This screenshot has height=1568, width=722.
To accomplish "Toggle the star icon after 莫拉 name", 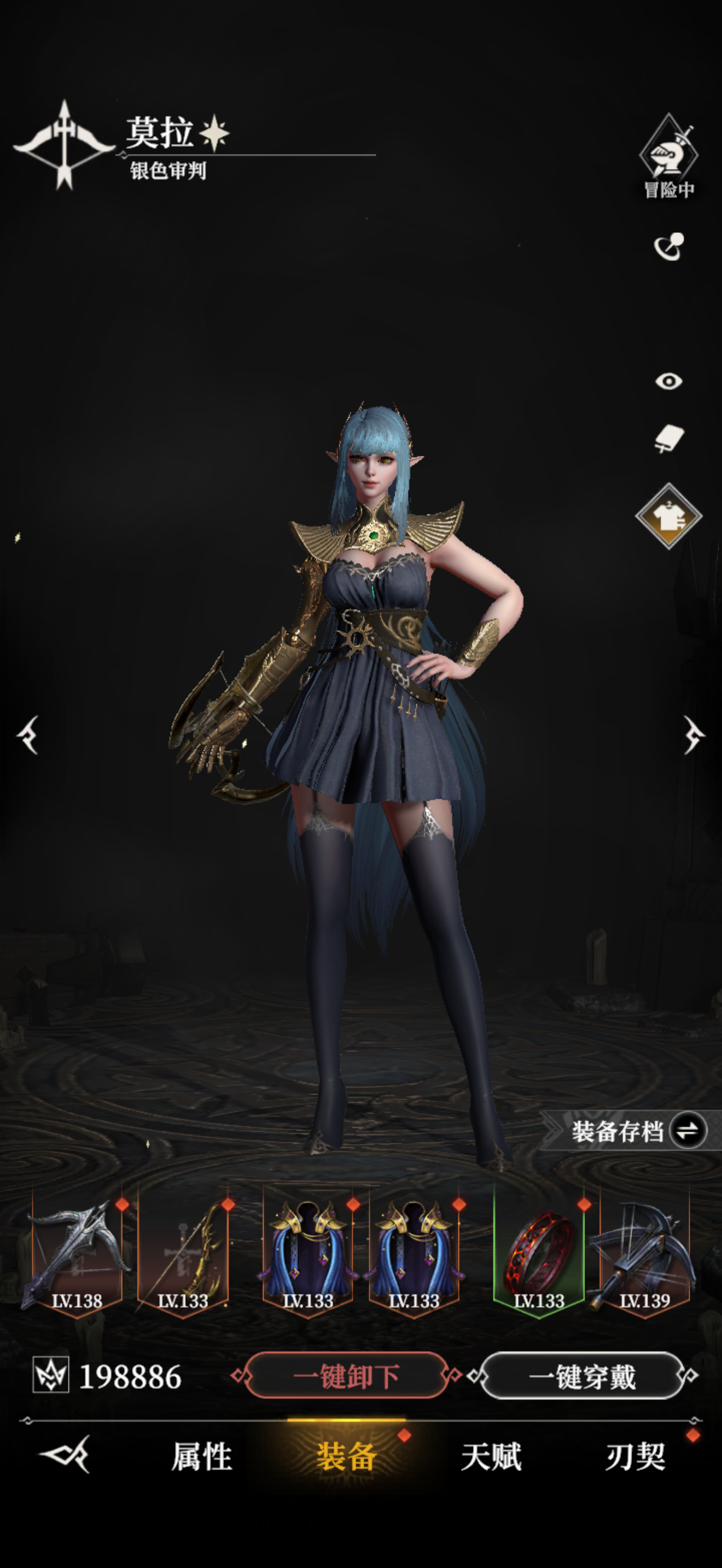I will pyautogui.click(x=215, y=133).
